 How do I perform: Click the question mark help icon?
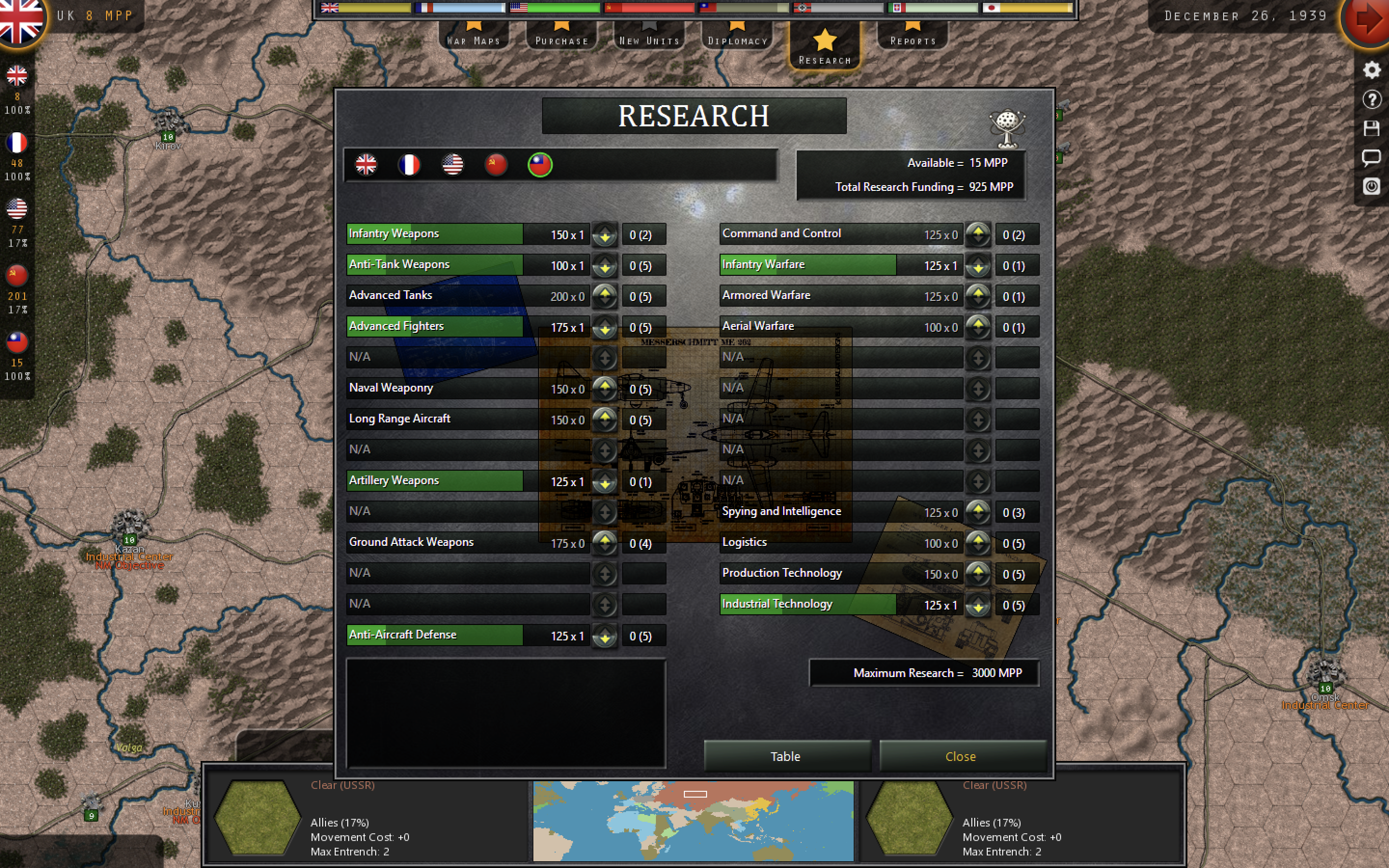click(1372, 99)
